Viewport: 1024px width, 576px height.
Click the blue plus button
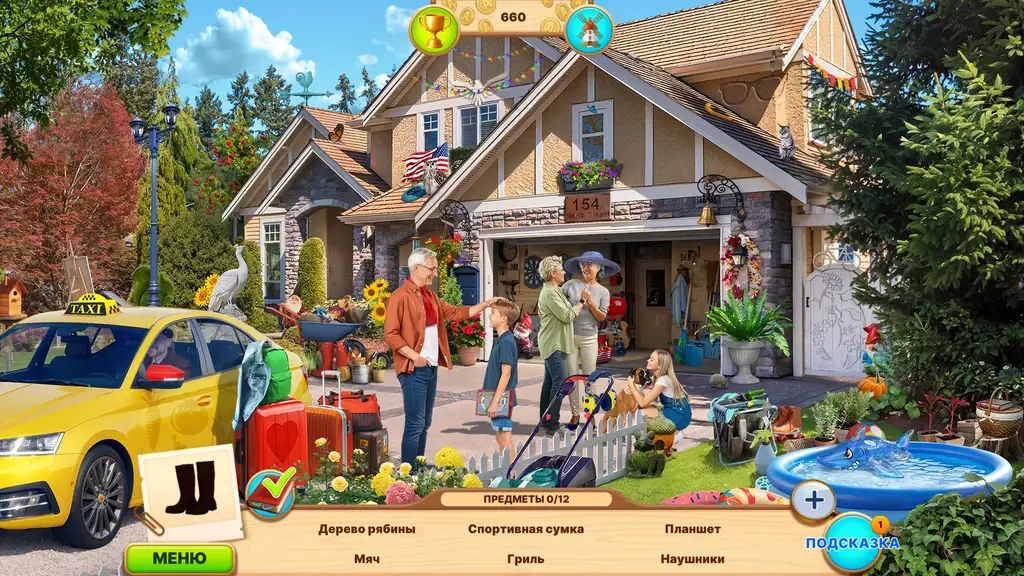pyautogui.click(x=813, y=500)
